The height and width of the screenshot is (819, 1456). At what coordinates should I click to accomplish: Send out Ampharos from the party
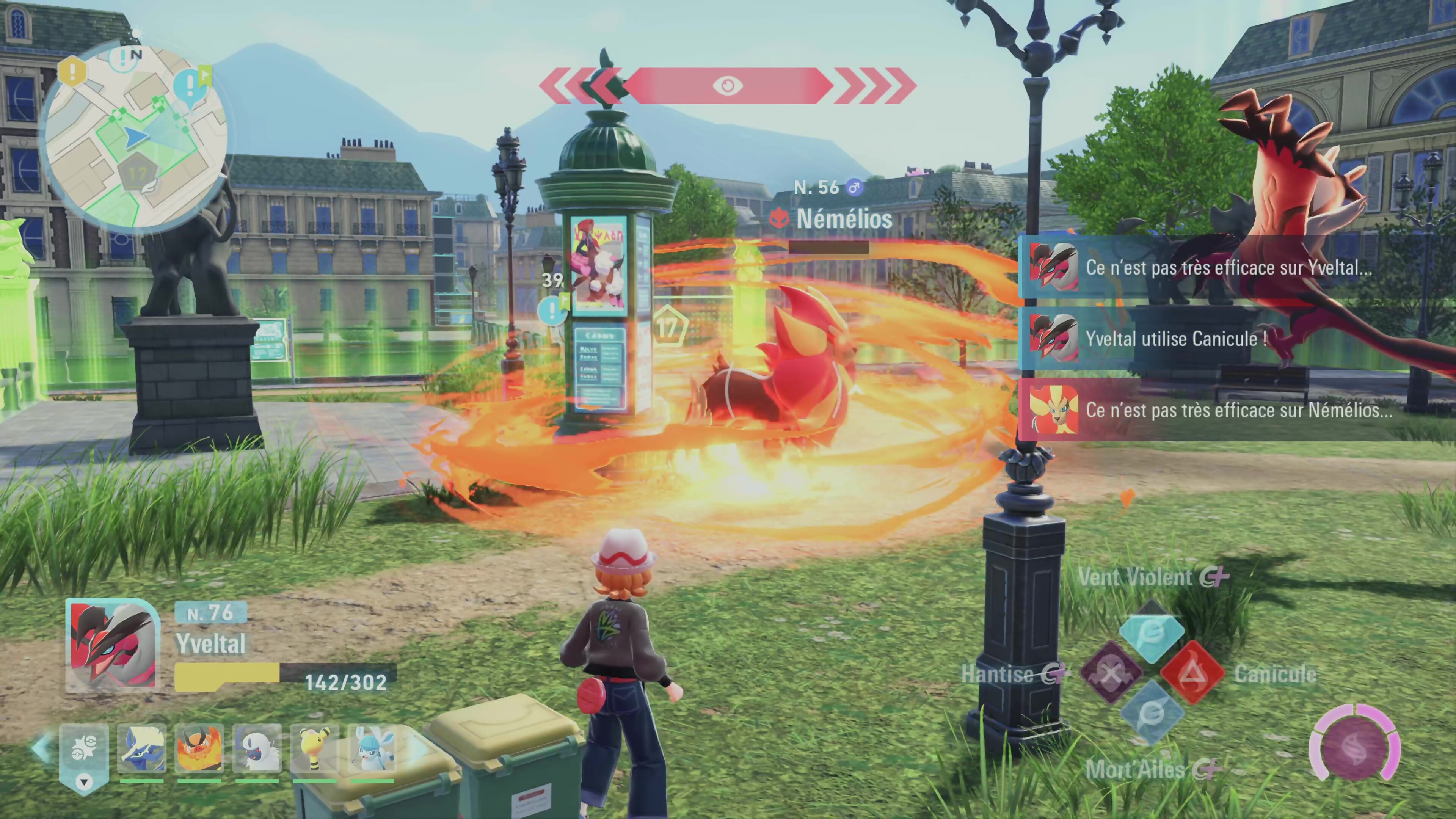(x=314, y=749)
